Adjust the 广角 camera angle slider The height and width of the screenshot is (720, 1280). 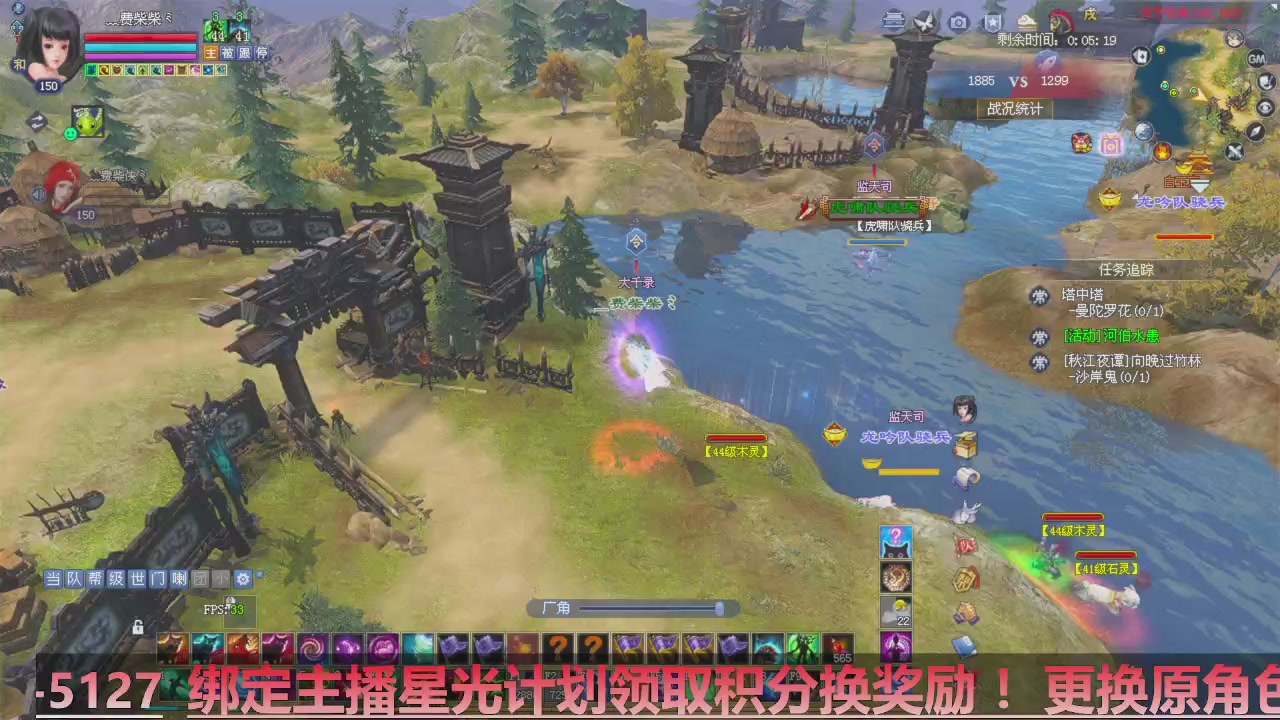718,608
